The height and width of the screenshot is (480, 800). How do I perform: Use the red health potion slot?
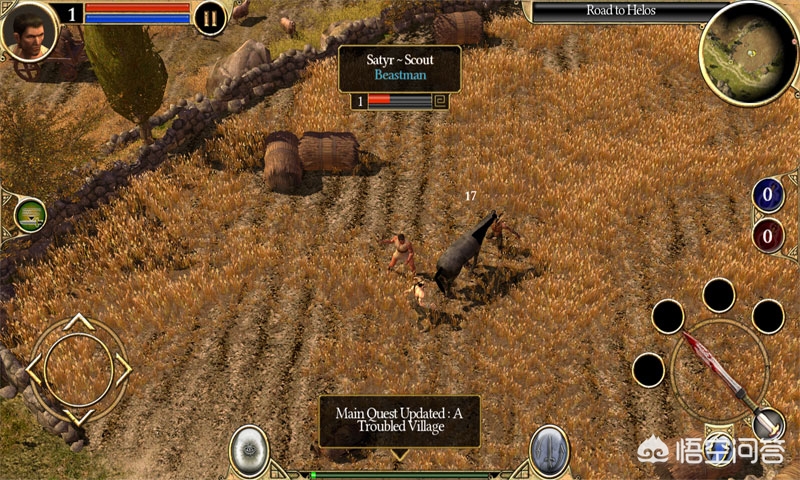point(768,236)
